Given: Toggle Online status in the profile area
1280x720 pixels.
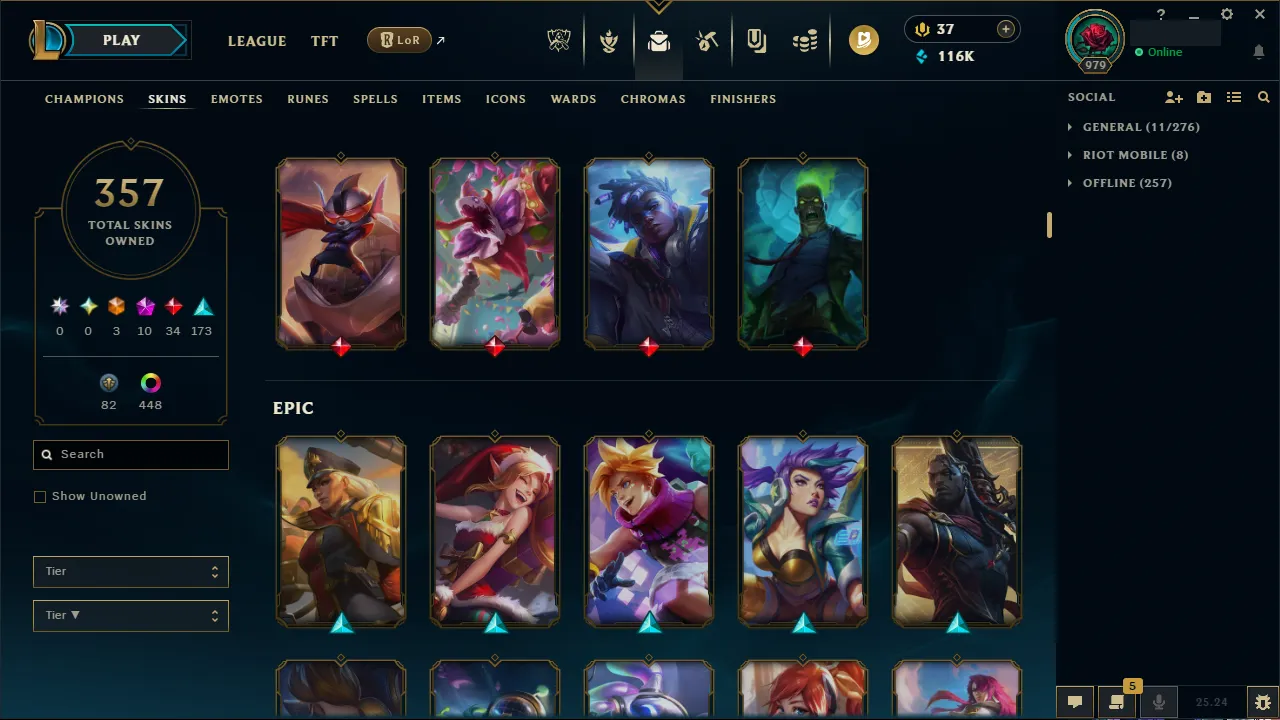Looking at the screenshot, I should [x=1159, y=52].
